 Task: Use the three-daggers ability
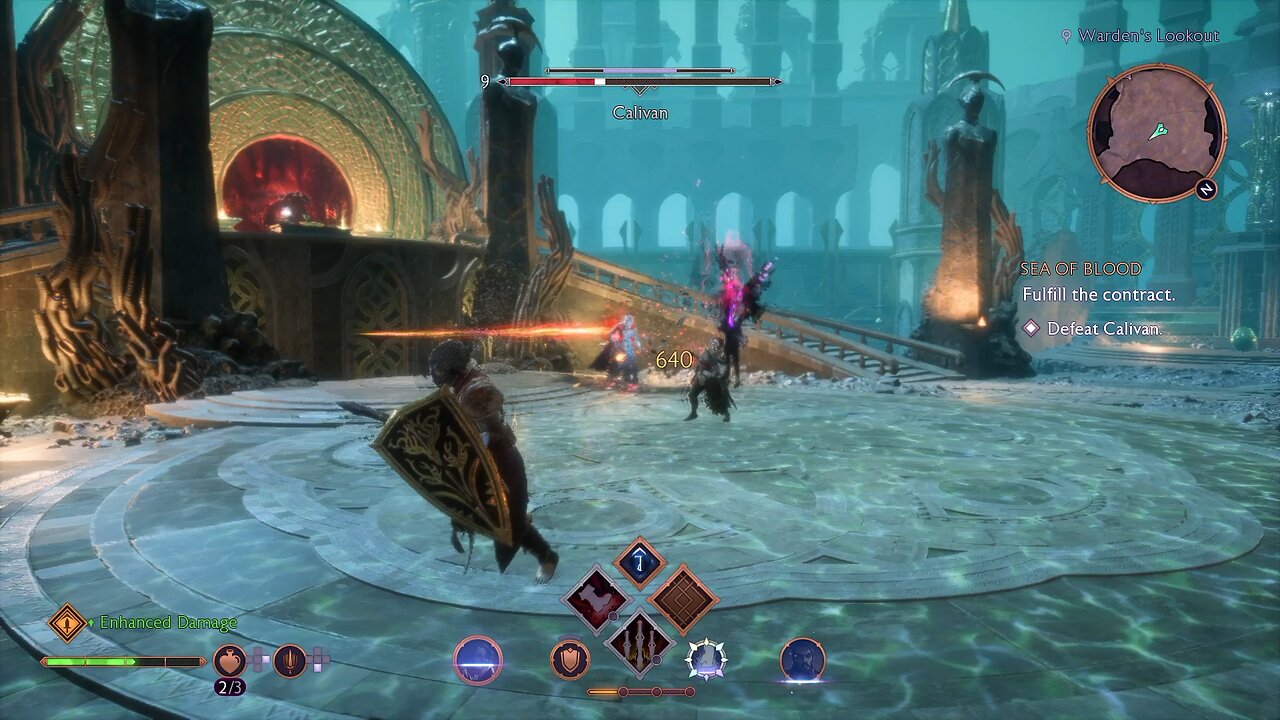click(x=640, y=639)
